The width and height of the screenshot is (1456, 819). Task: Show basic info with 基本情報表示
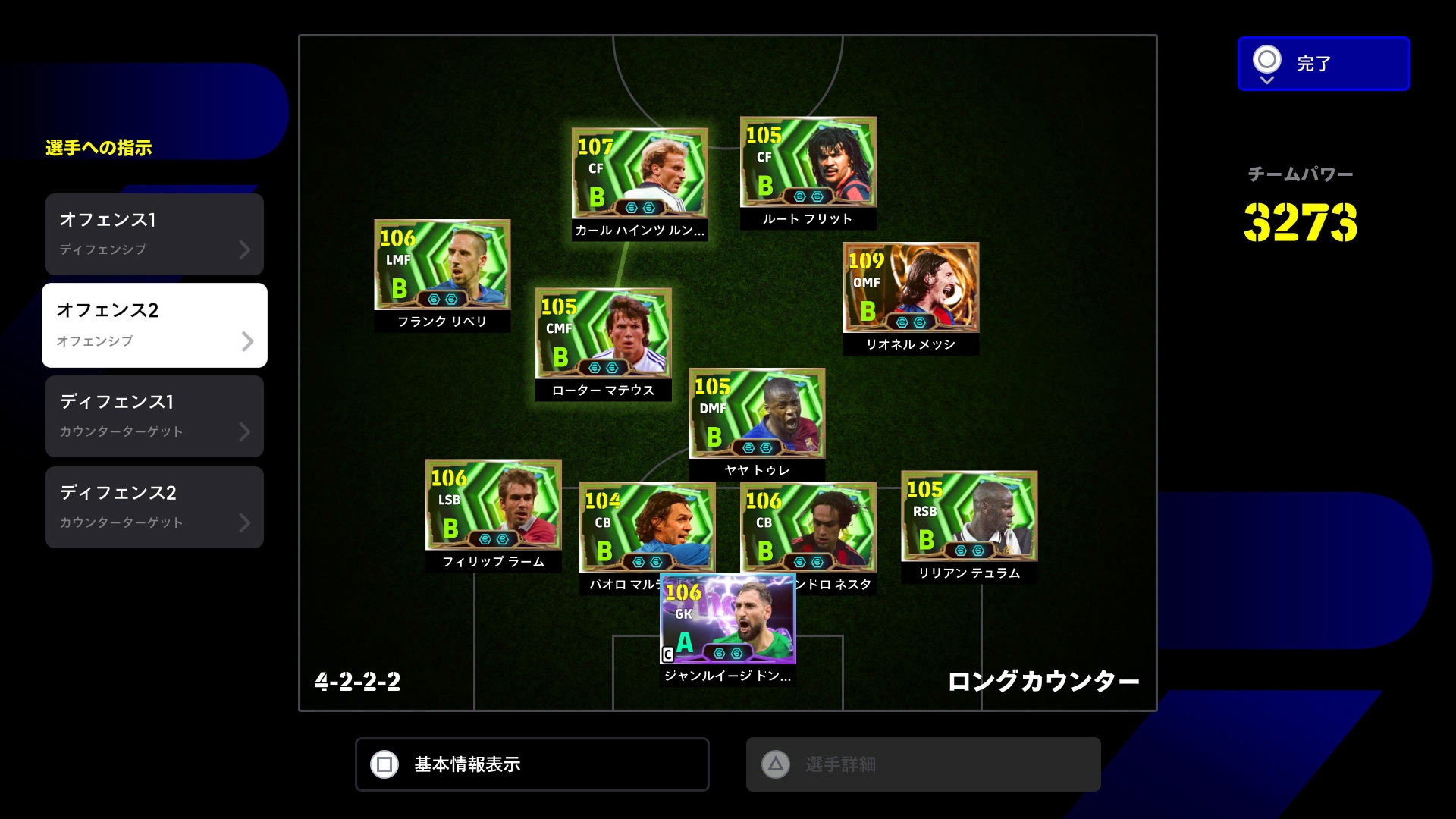click(532, 764)
